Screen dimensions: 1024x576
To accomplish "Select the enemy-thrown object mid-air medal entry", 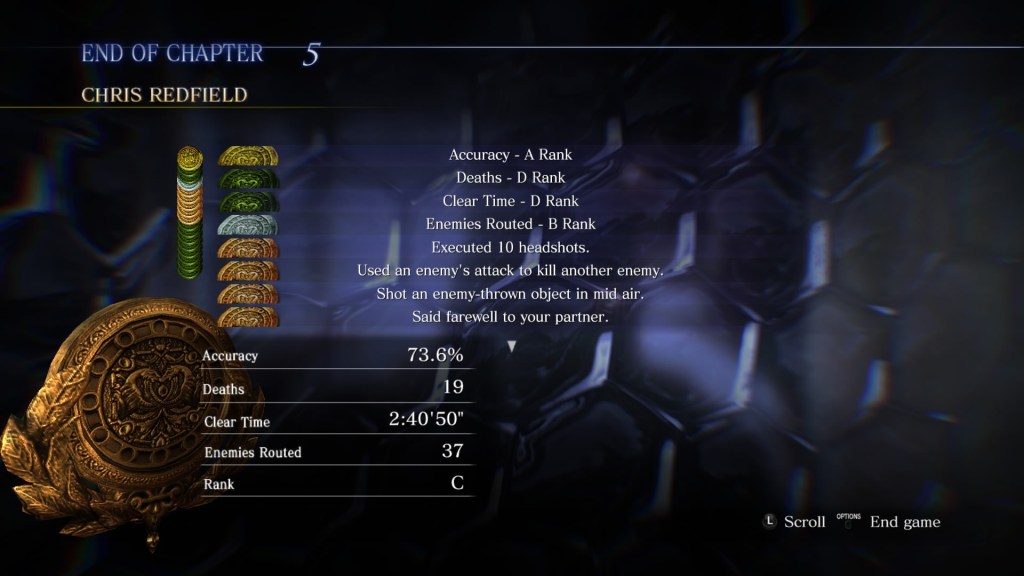I will click(x=510, y=294).
